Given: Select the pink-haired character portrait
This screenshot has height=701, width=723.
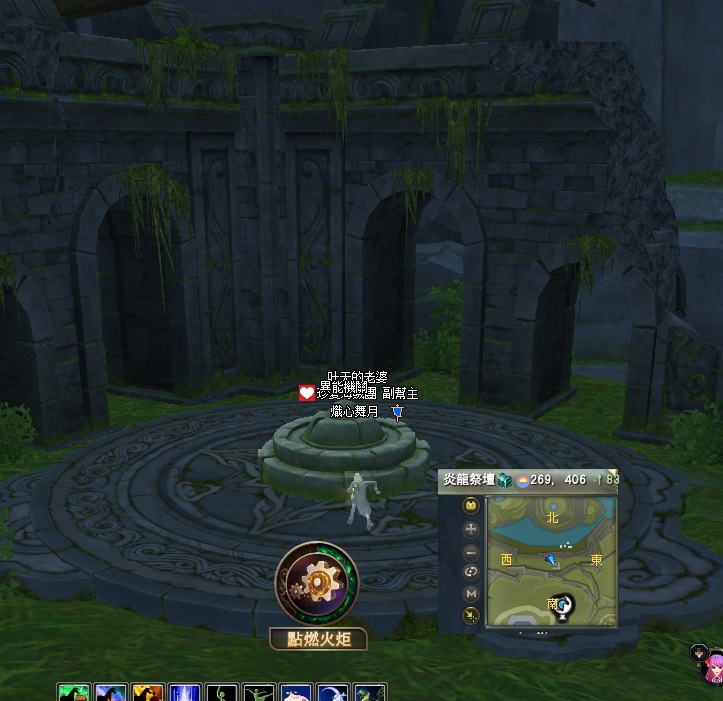Looking at the screenshot, I should coord(715,667).
